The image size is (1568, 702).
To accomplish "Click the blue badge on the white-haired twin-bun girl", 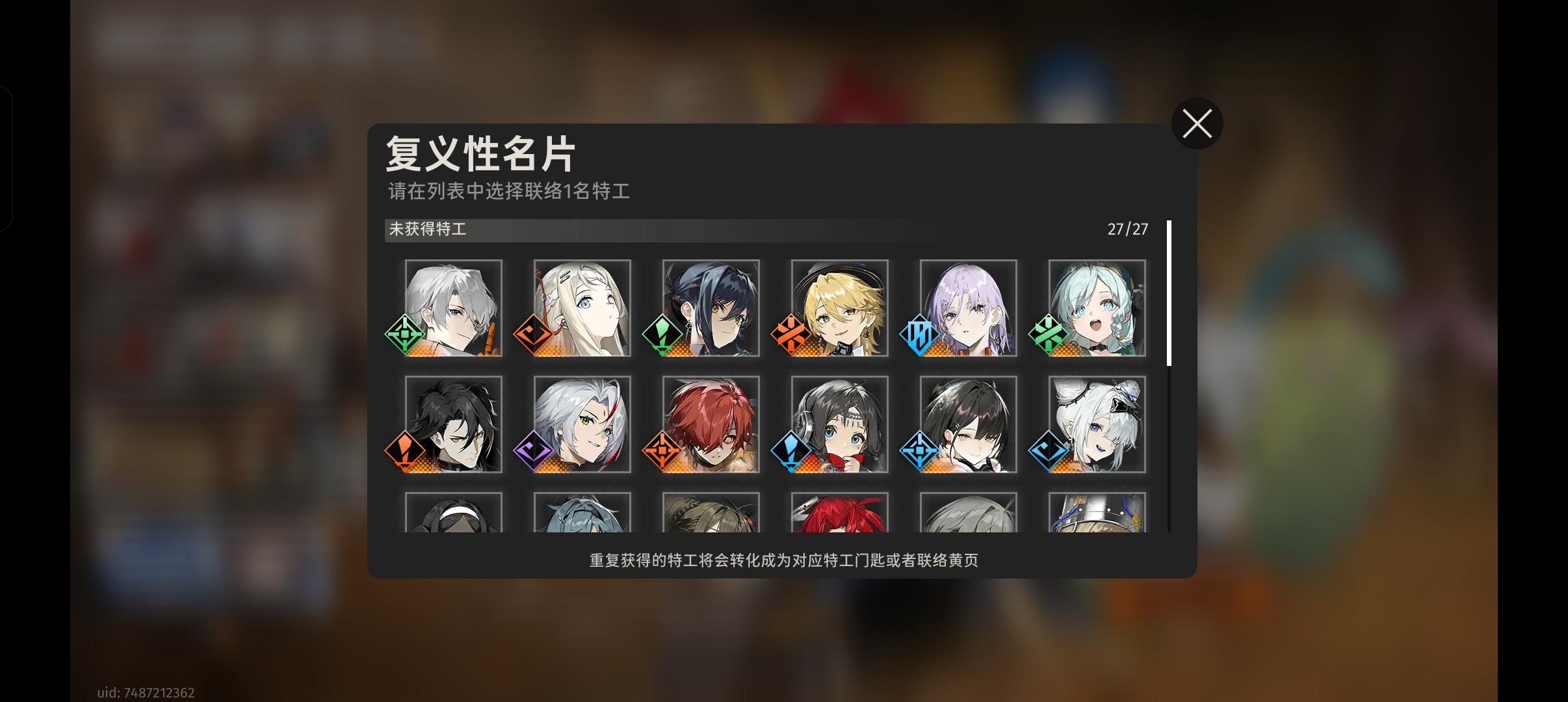I will pos(1048,452).
